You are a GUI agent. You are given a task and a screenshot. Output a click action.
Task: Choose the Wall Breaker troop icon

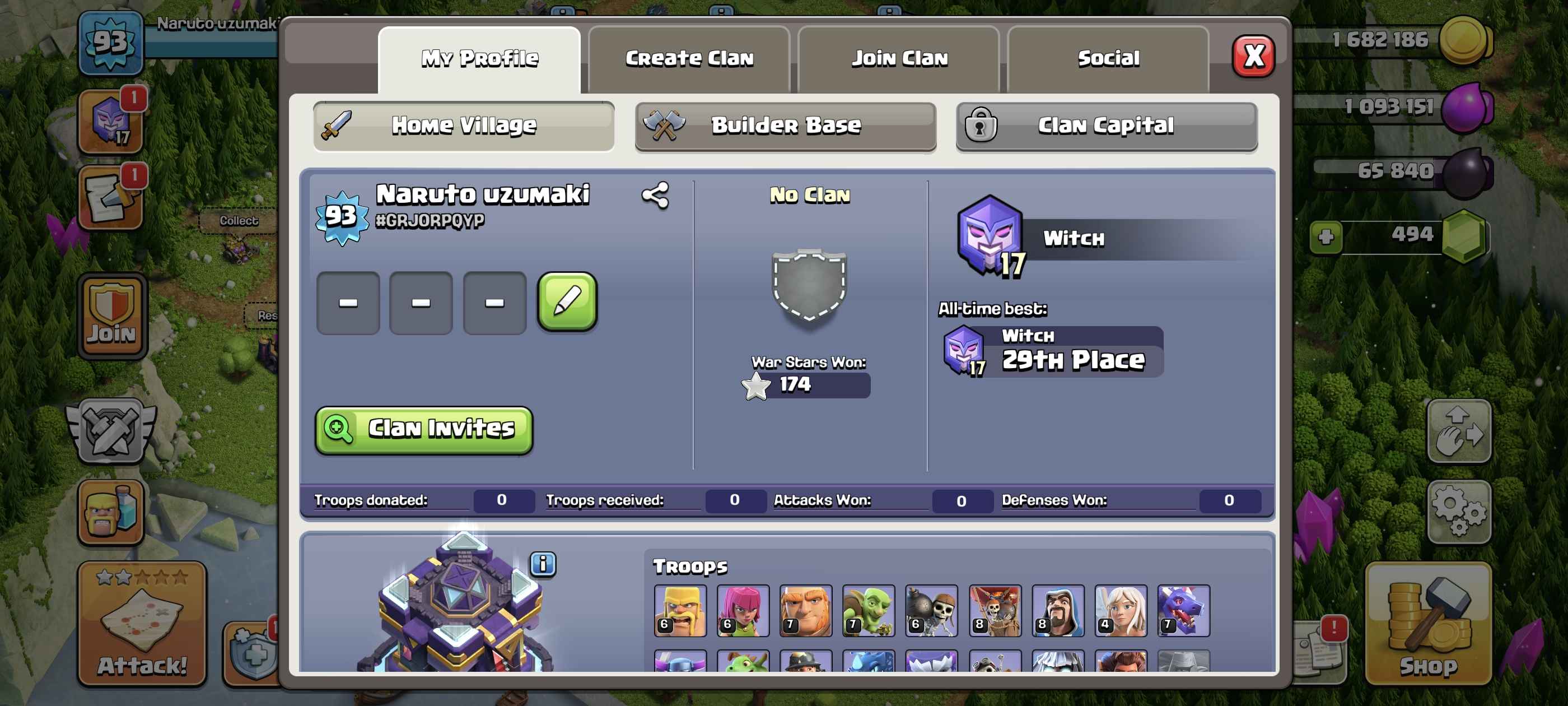click(931, 610)
